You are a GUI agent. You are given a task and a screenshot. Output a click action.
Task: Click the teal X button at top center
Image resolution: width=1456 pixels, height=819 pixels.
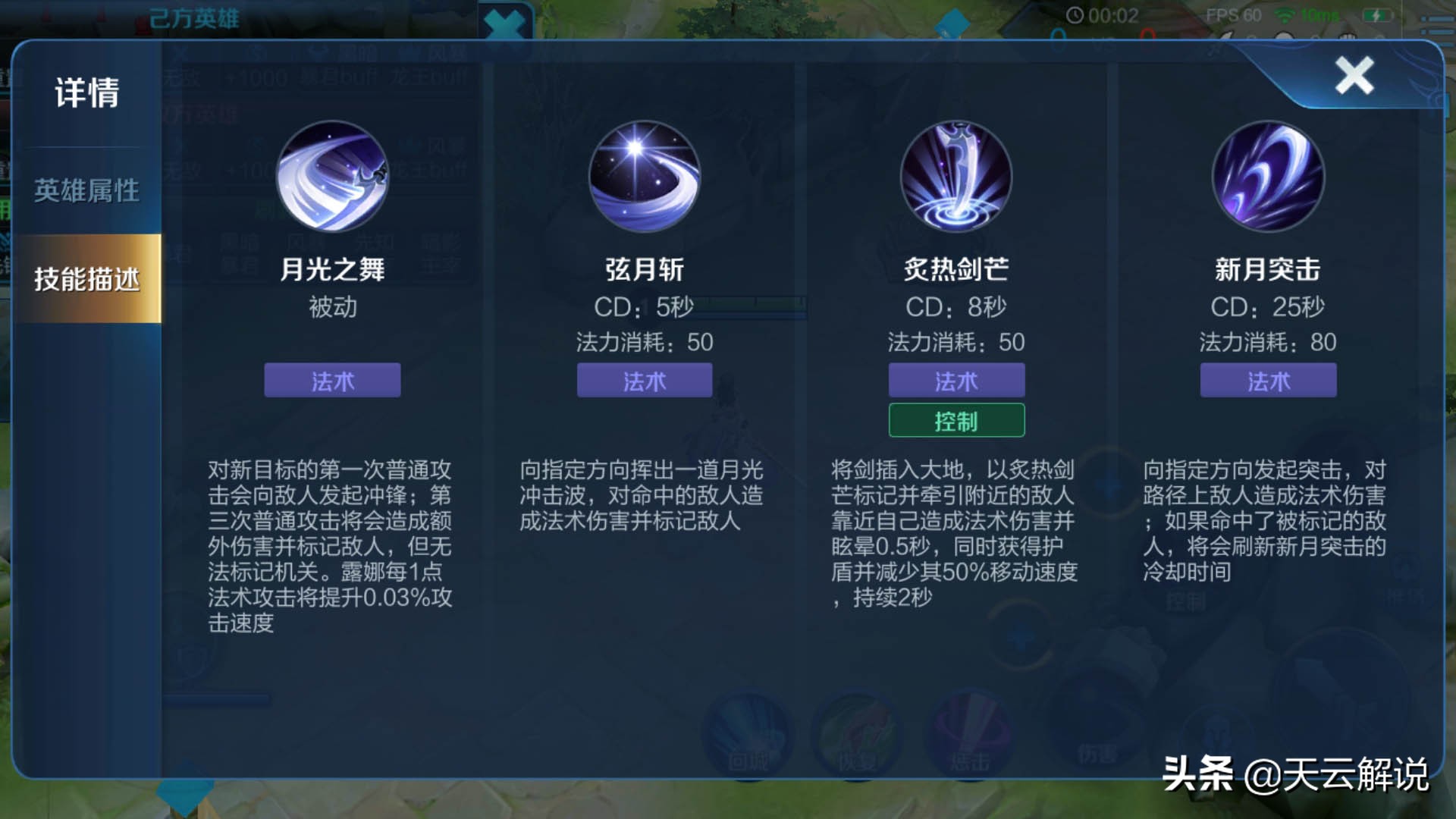coord(507,21)
